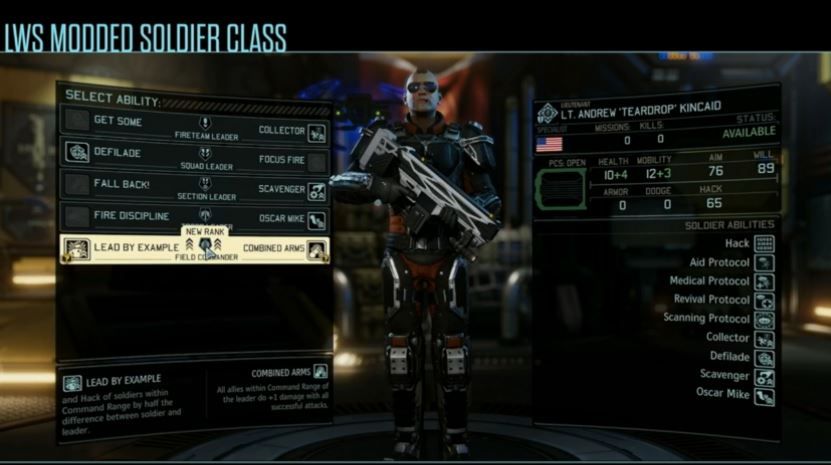Click the Fireteam Leader rank icon
The width and height of the screenshot is (831, 465).
click(205, 123)
